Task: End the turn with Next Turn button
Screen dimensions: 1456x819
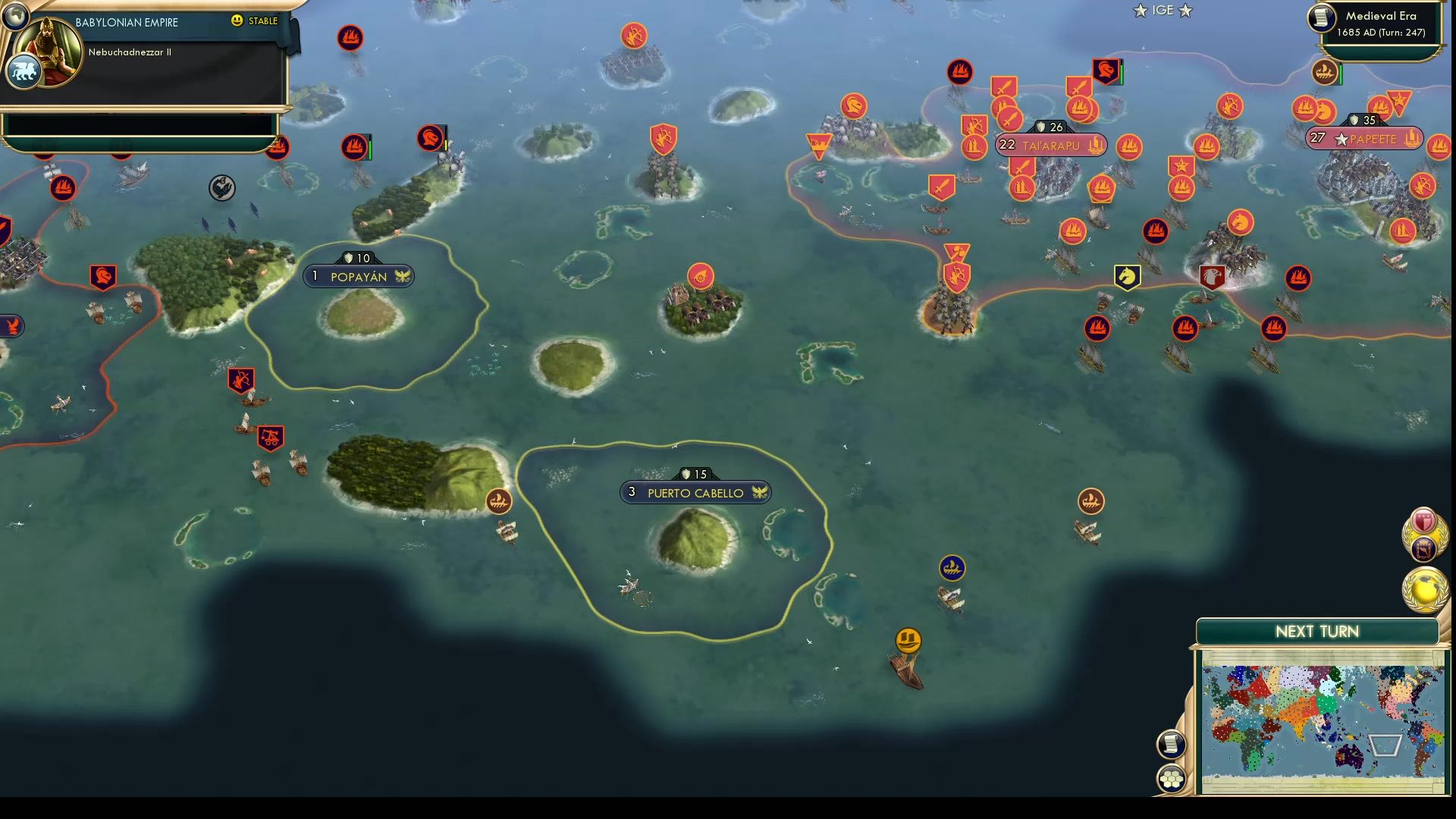Action: click(x=1319, y=630)
